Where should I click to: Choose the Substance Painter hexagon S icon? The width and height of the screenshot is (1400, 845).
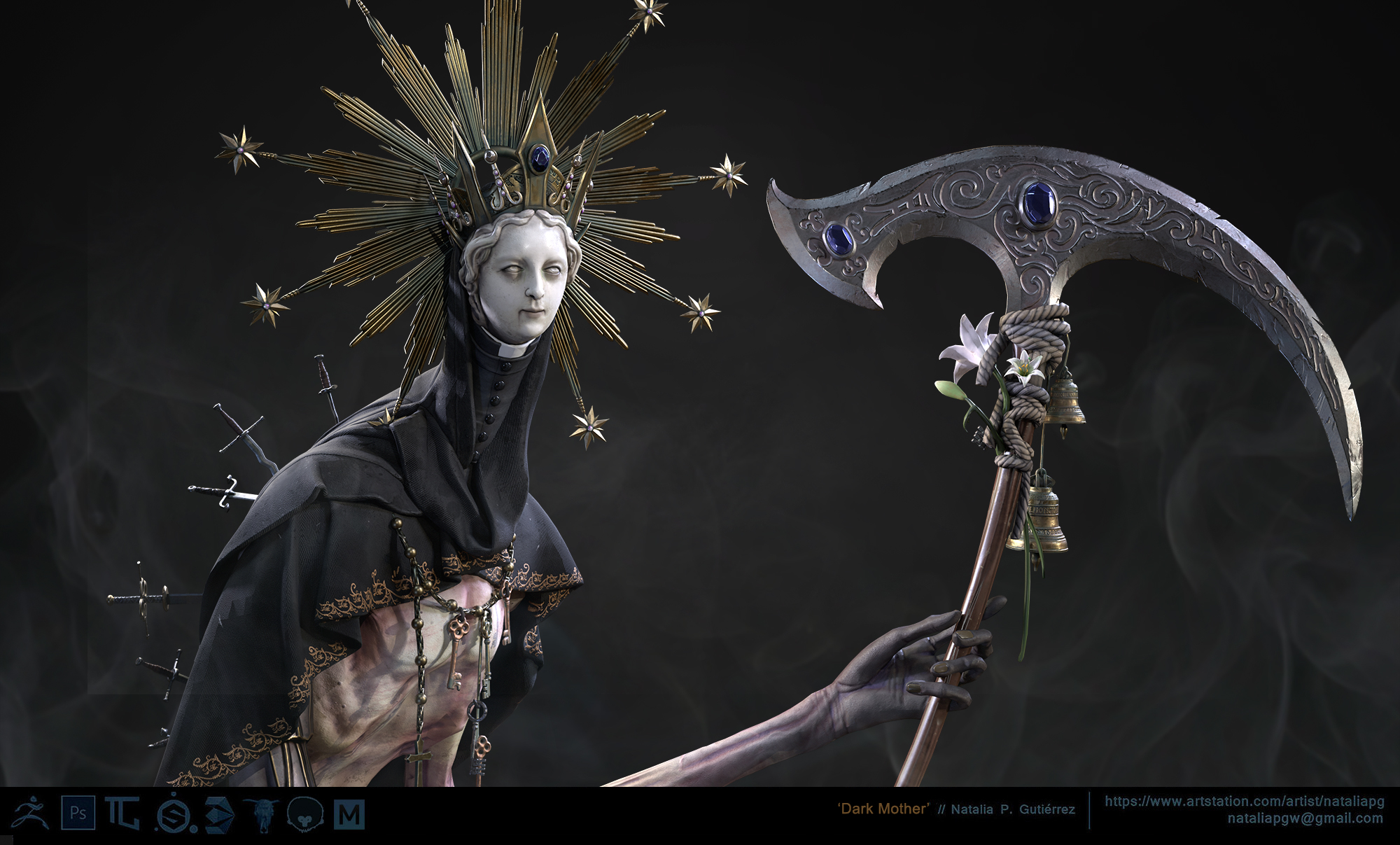point(170,814)
